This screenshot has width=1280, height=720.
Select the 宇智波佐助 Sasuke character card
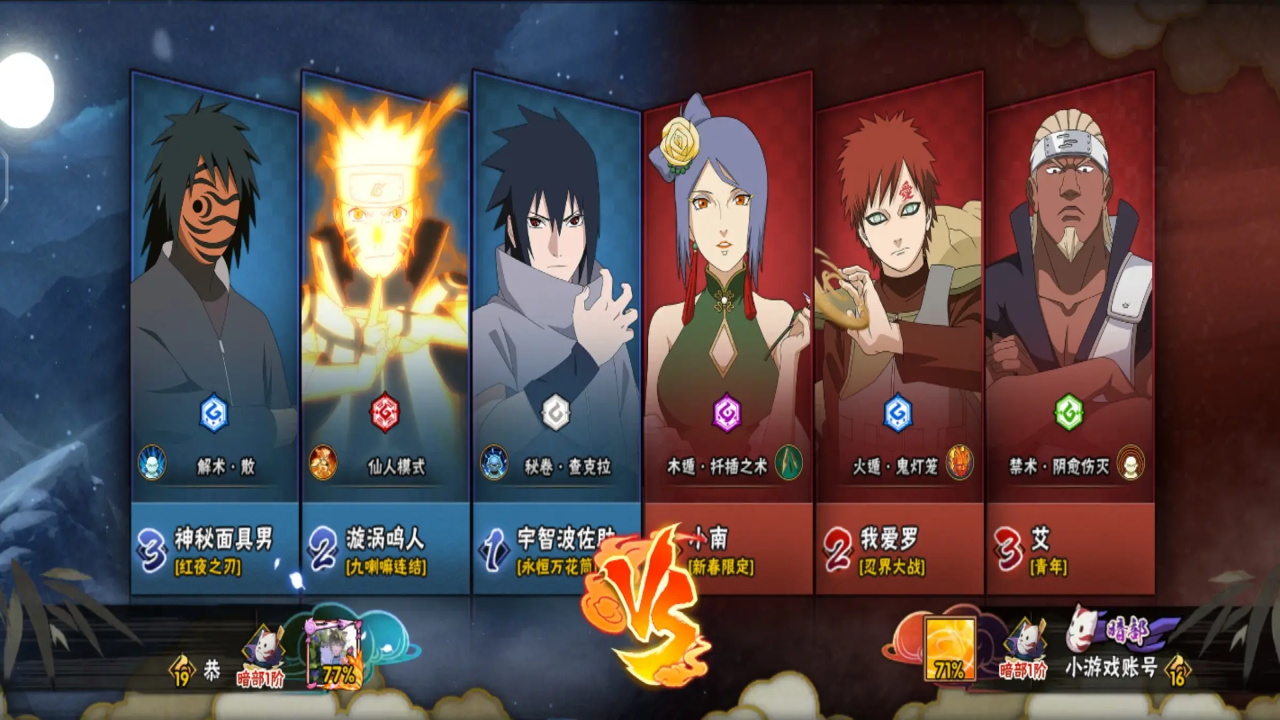556,300
